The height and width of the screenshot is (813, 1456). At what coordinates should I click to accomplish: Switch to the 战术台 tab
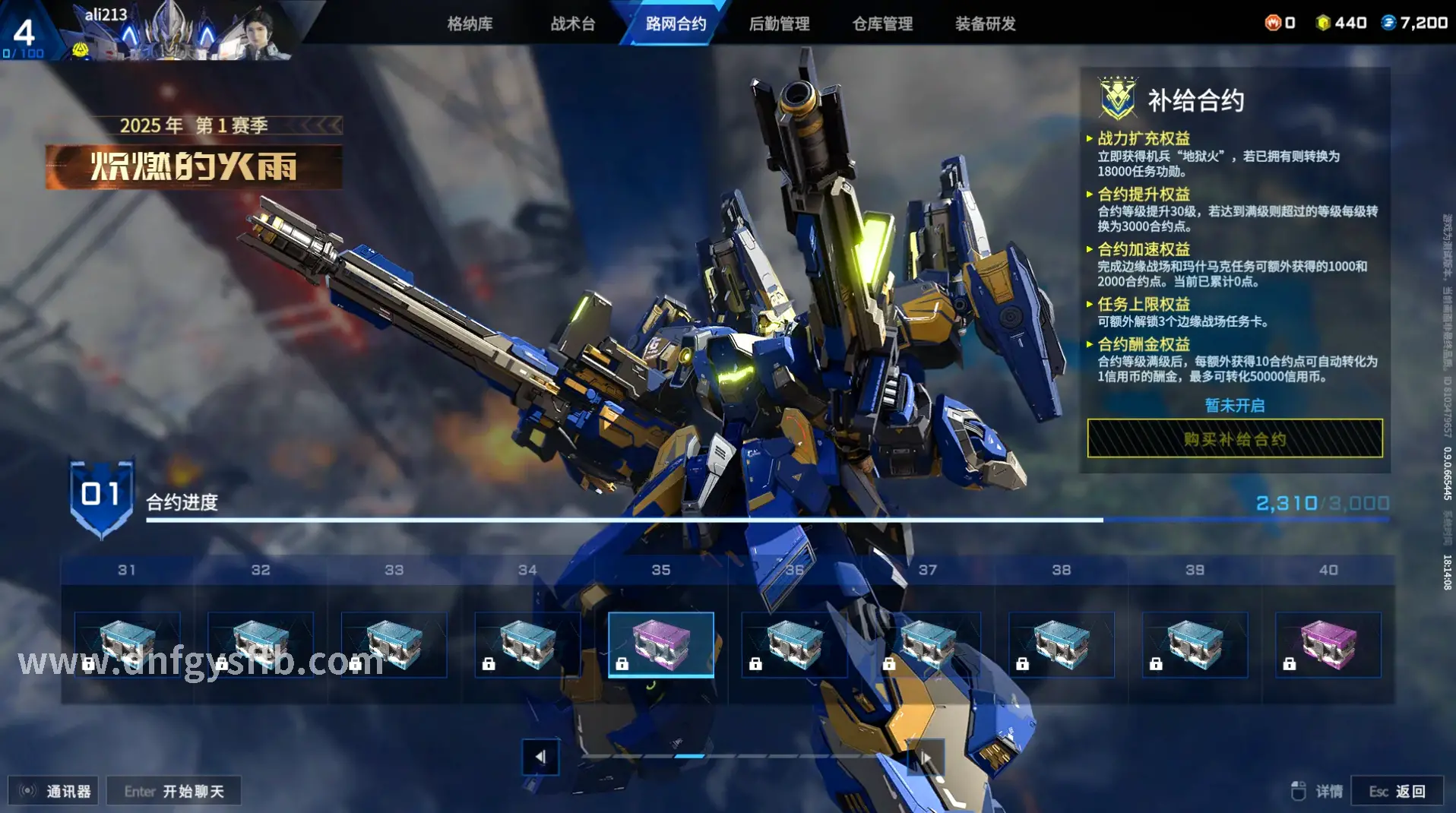coord(573,24)
